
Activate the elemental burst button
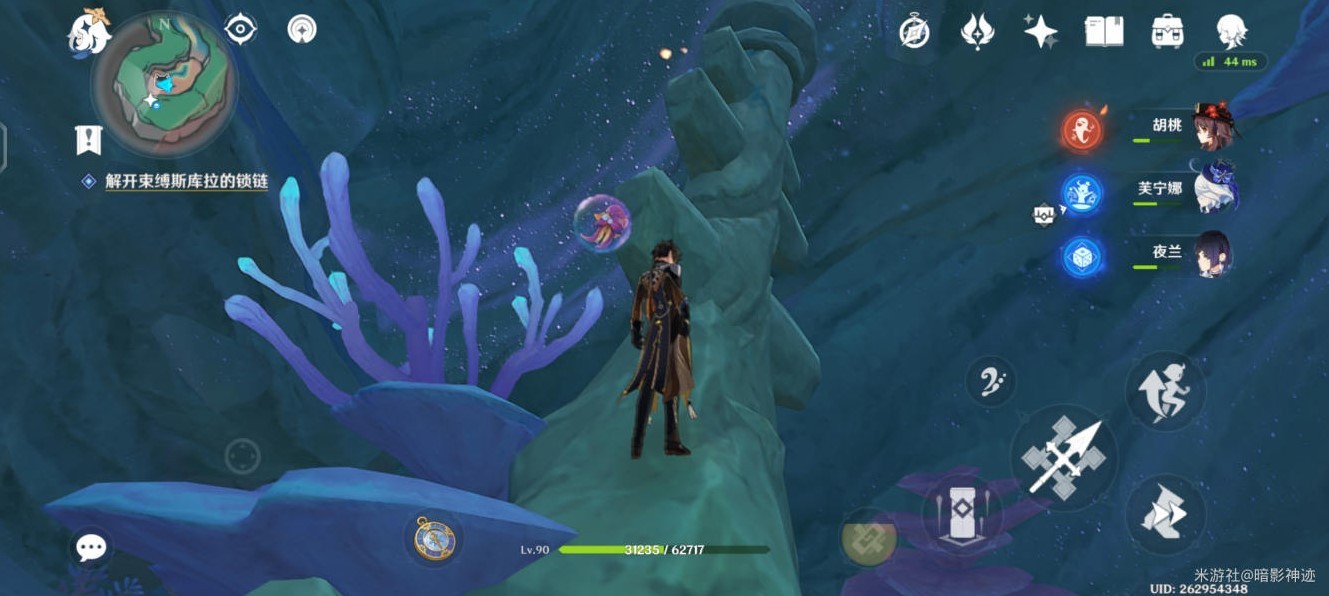(868, 536)
